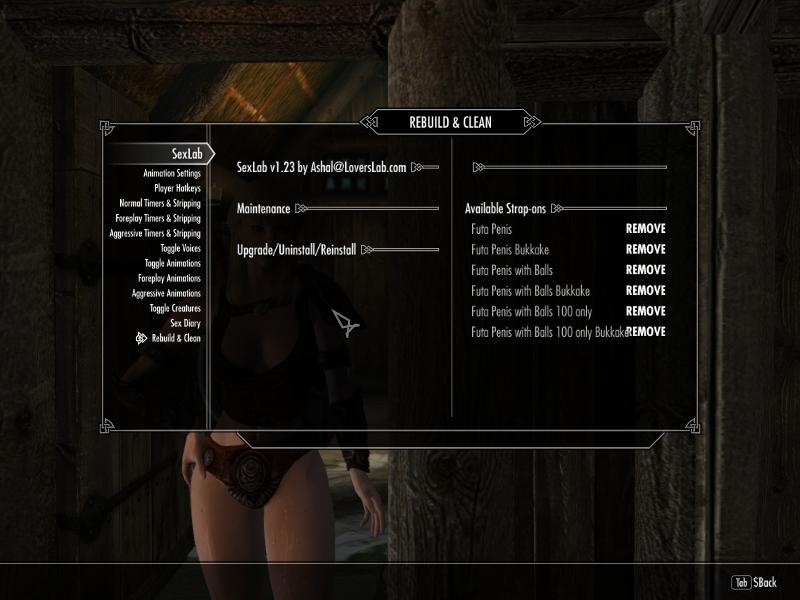Open Aggressive Timers & Stripping
Screen dimensions: 800x600
pyautogui.click(x=155, y=233)
